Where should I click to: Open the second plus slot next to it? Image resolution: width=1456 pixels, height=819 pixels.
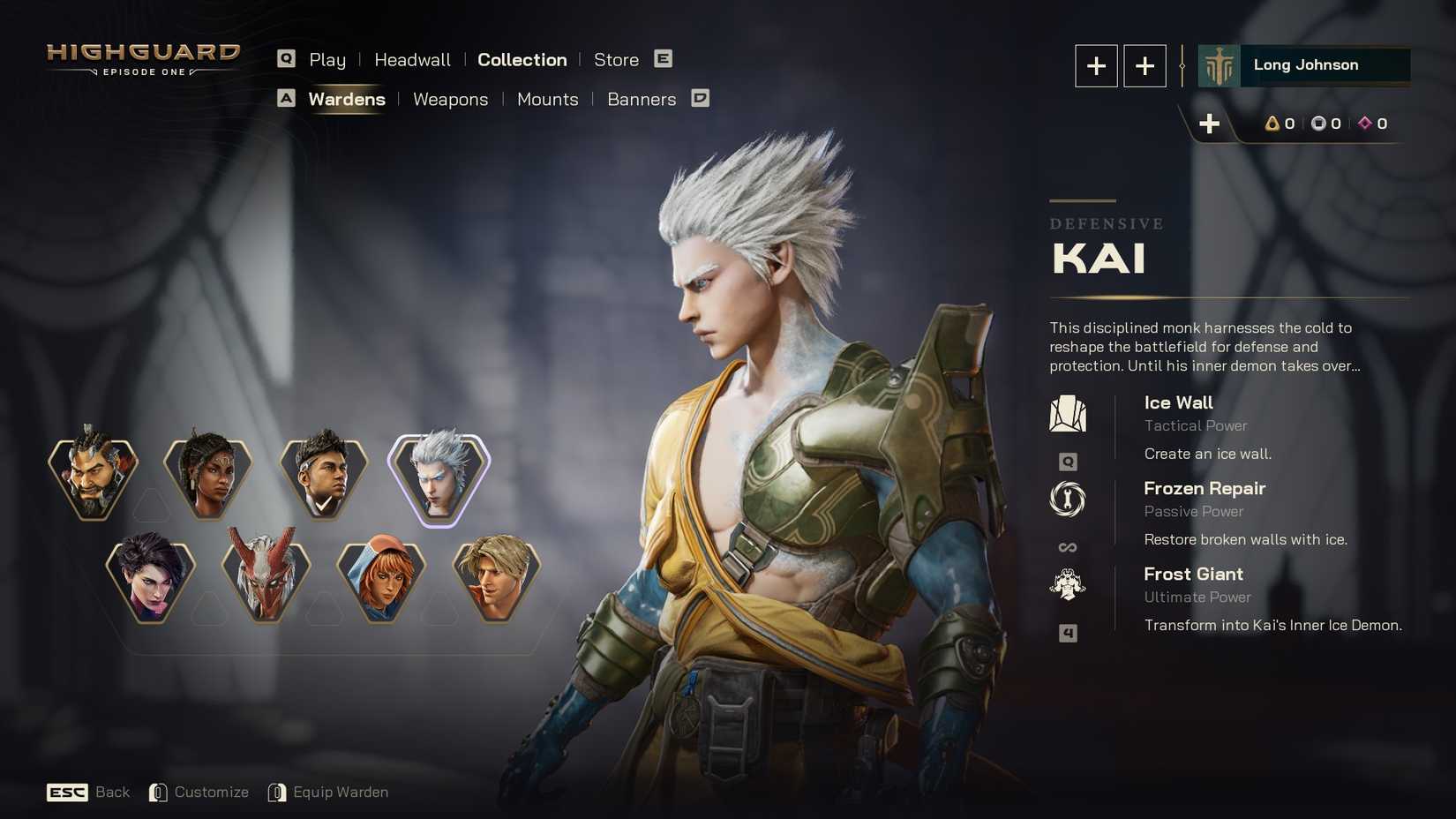[x=1145, y=65]
